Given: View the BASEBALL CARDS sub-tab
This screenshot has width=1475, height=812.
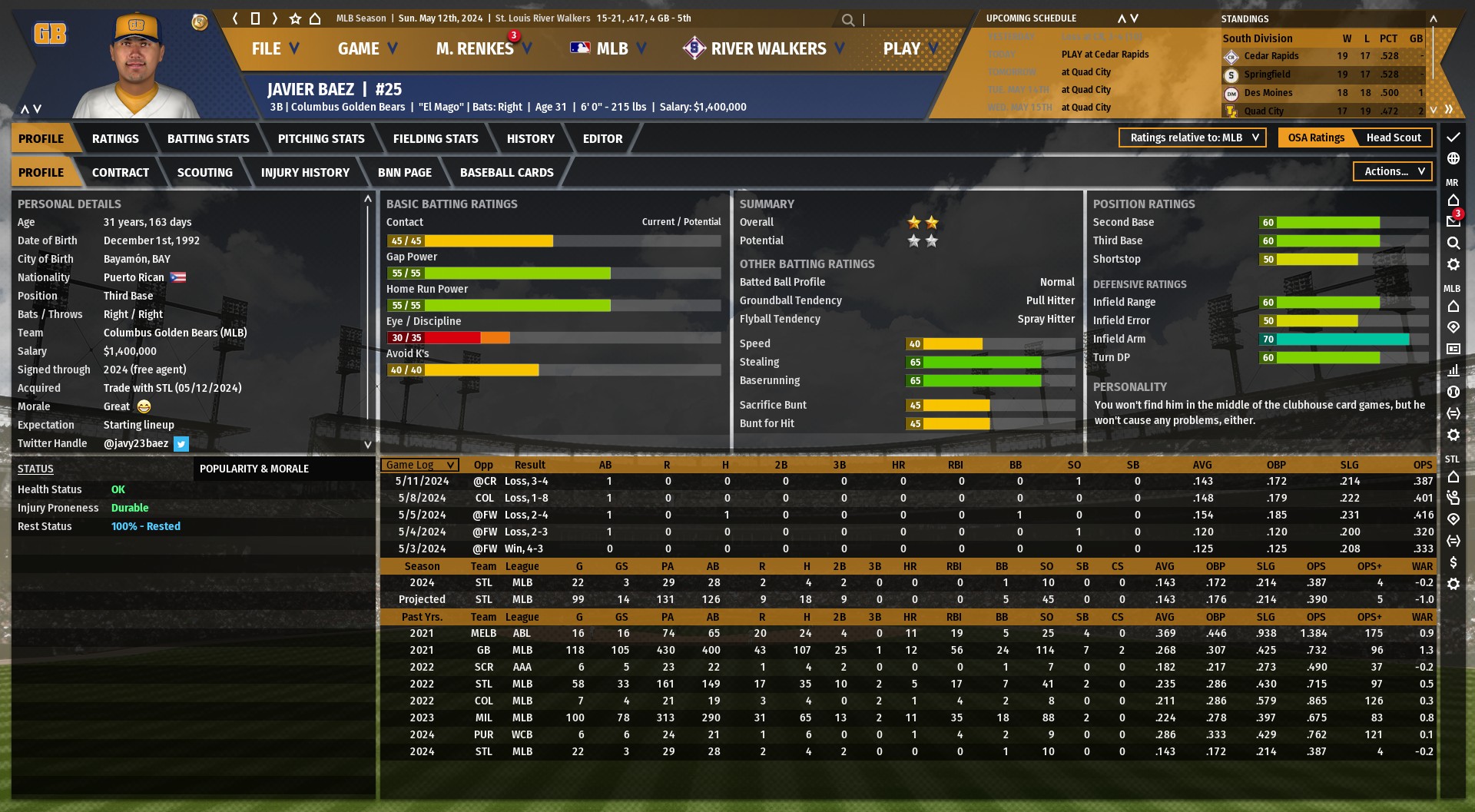Looking at the screenshot, I should 506,173.
